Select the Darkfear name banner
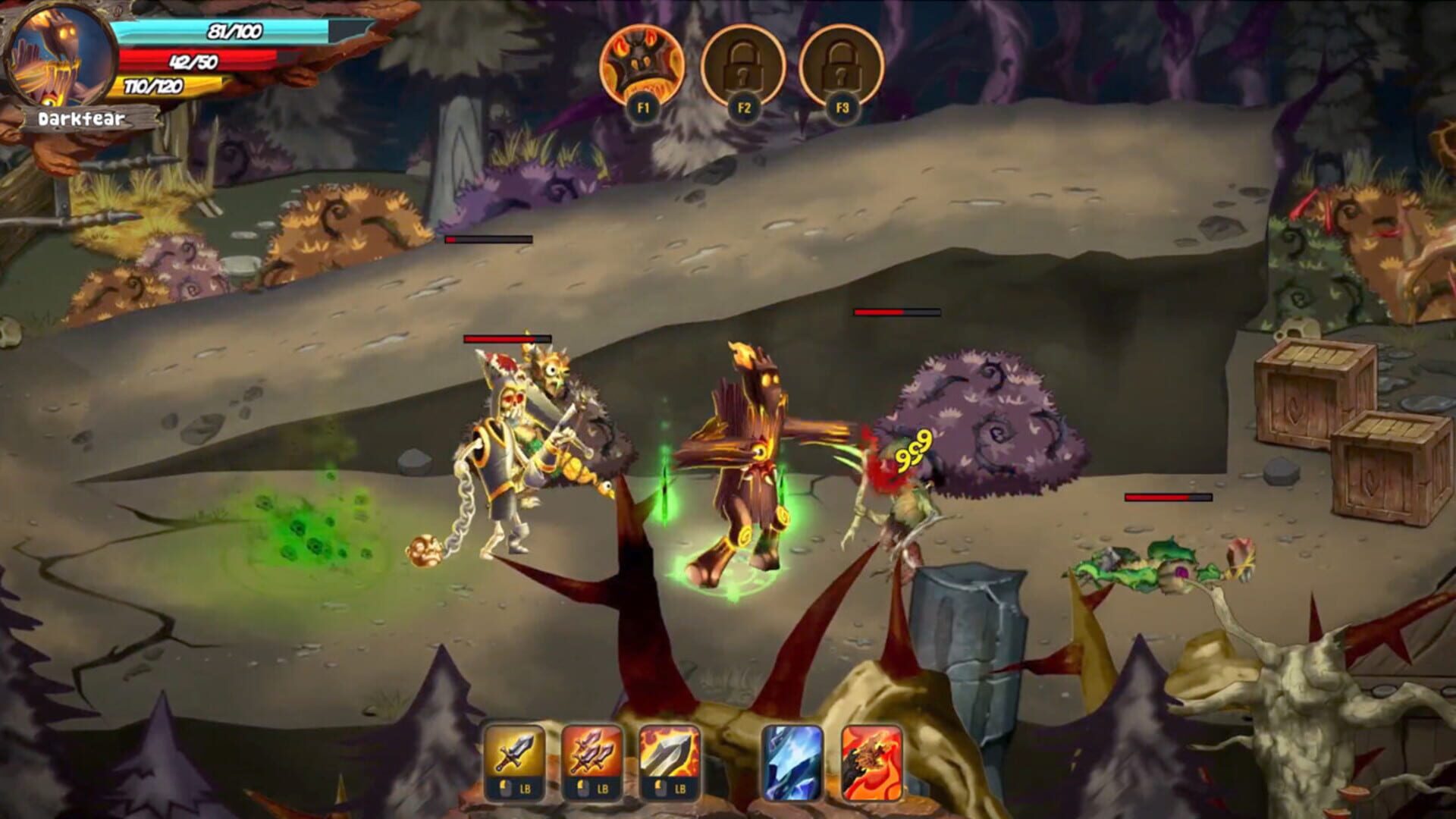The height and width of the screenshot is (819, 1456). [83, 118]
